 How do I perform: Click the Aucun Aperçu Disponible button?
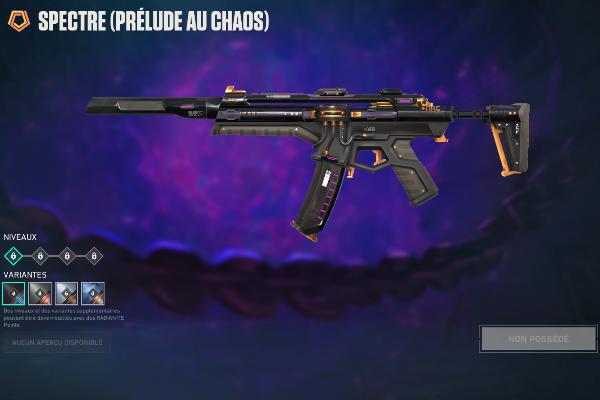56,344
